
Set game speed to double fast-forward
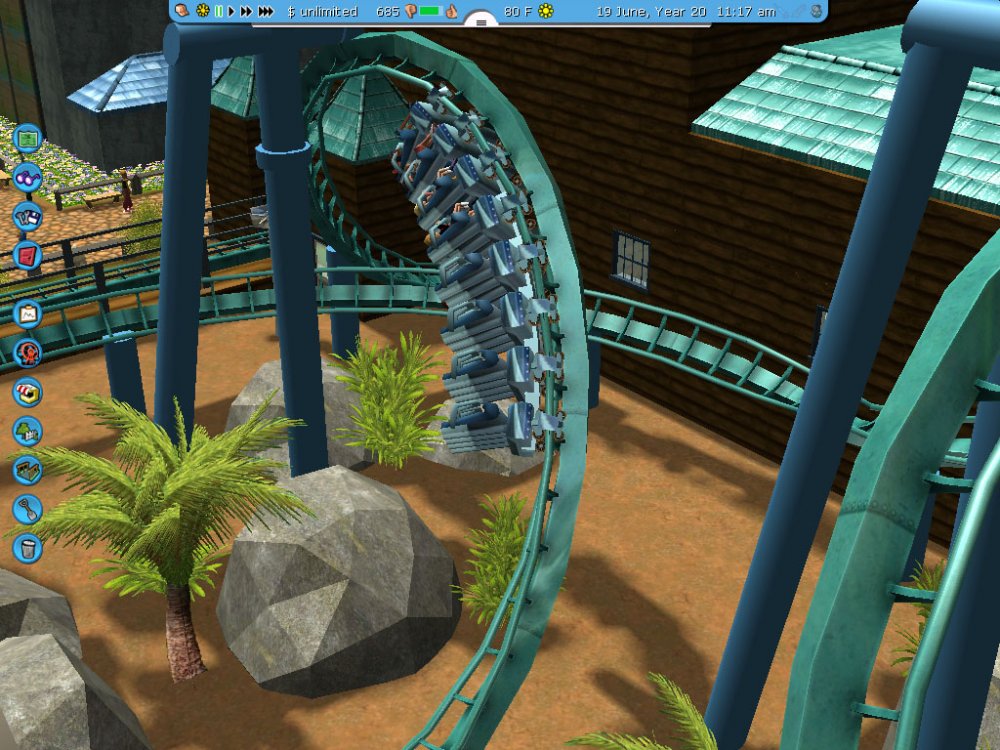pyautogui.click(x=246, y=11)
